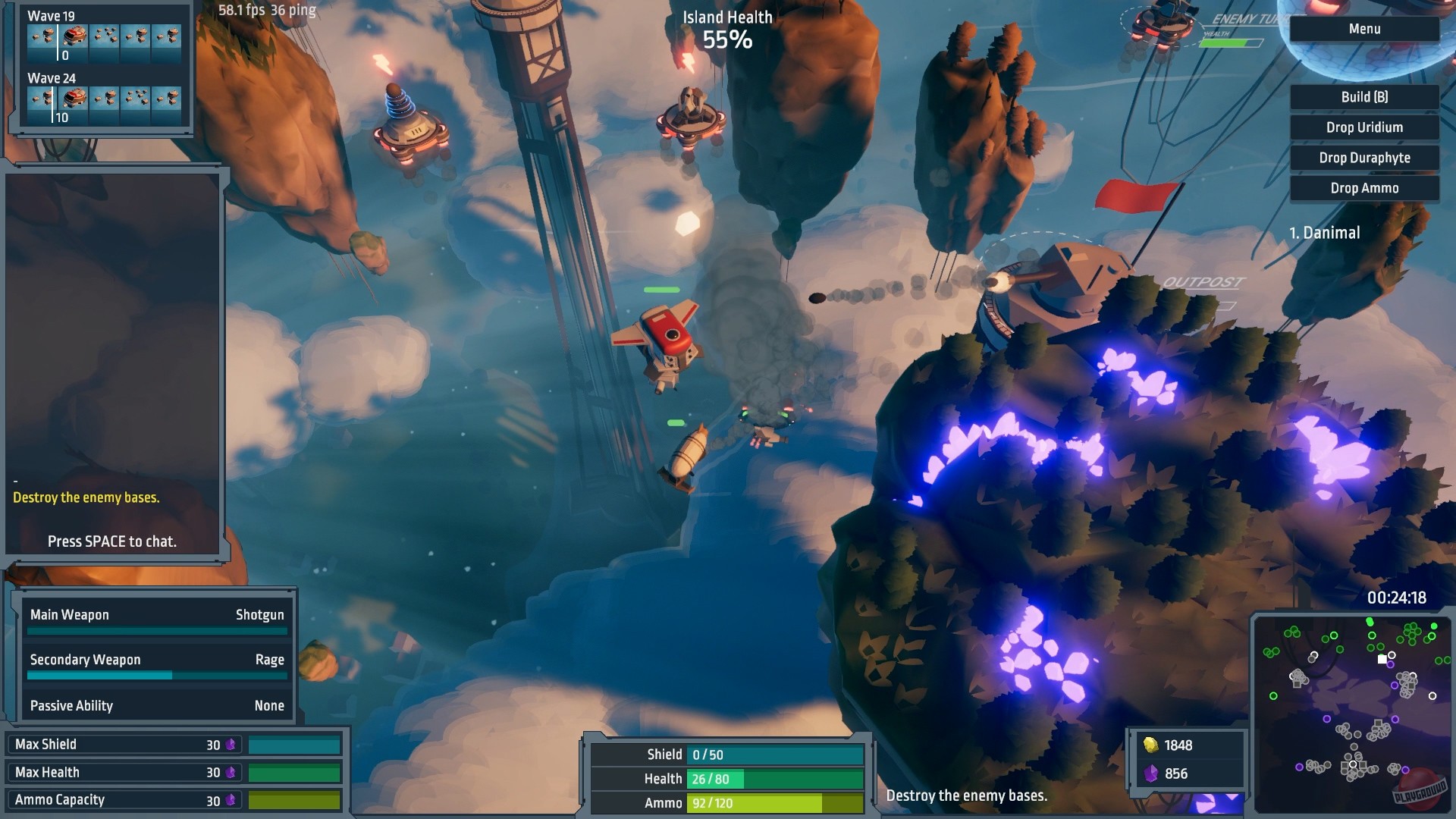
Task: Select the swarm enemy icon in Wave 24 preview
Action: point(136,99)
